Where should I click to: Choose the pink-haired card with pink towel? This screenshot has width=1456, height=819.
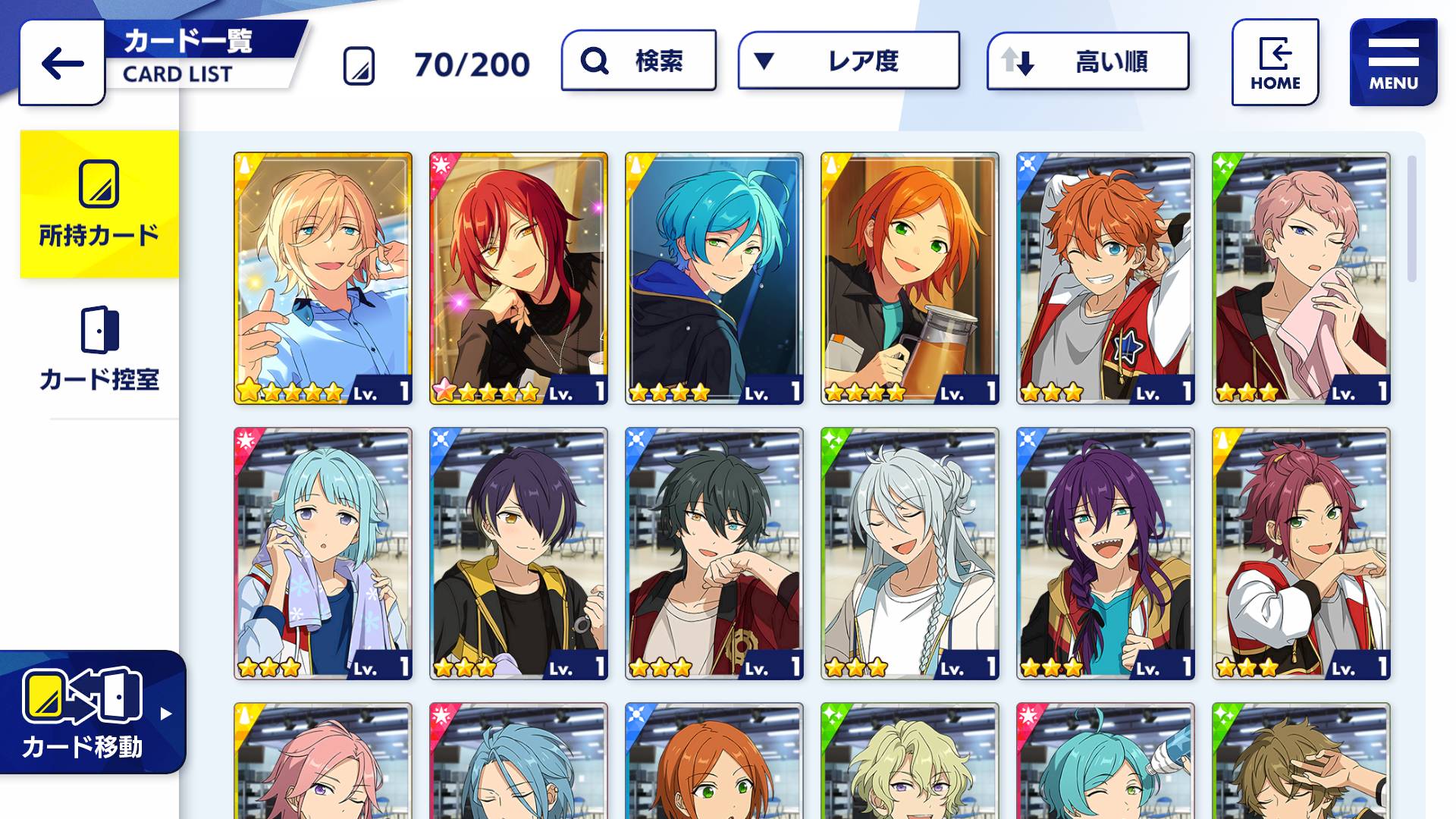pos(1301,278)
